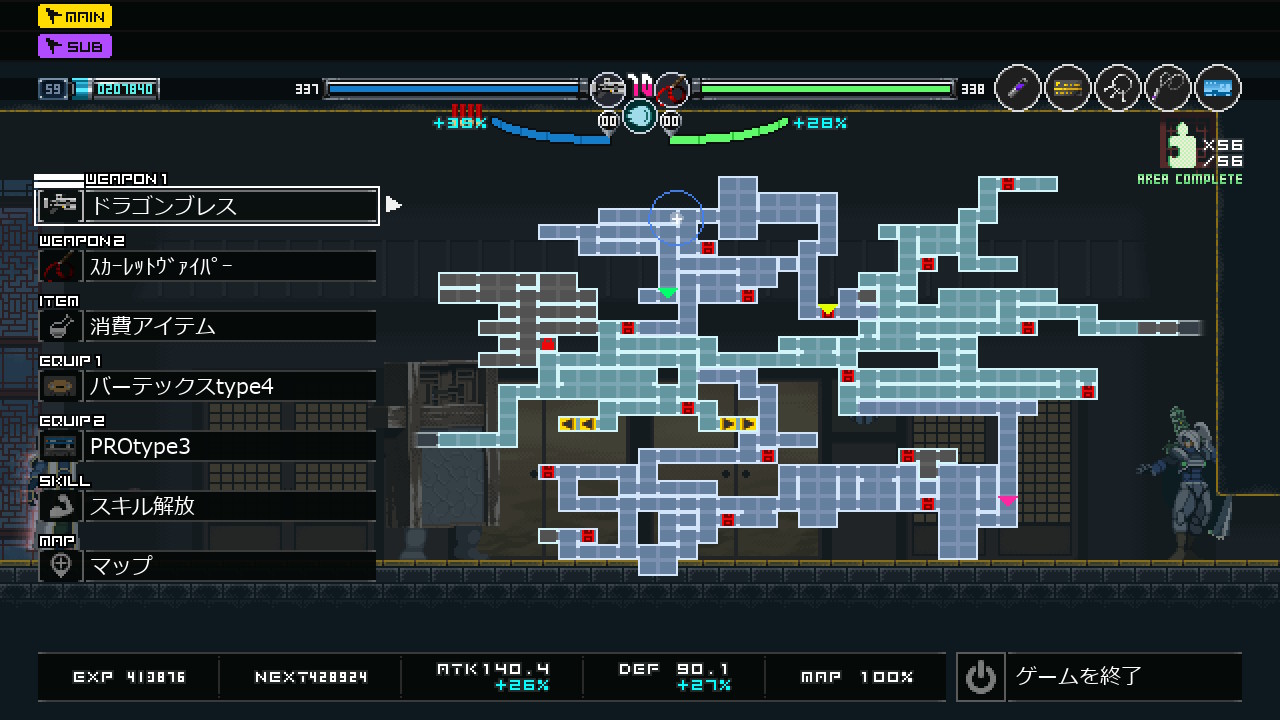Select the pink triangle map marker
The width and height of the screenshot is (1280, 720).
(x=1007, y=500)
